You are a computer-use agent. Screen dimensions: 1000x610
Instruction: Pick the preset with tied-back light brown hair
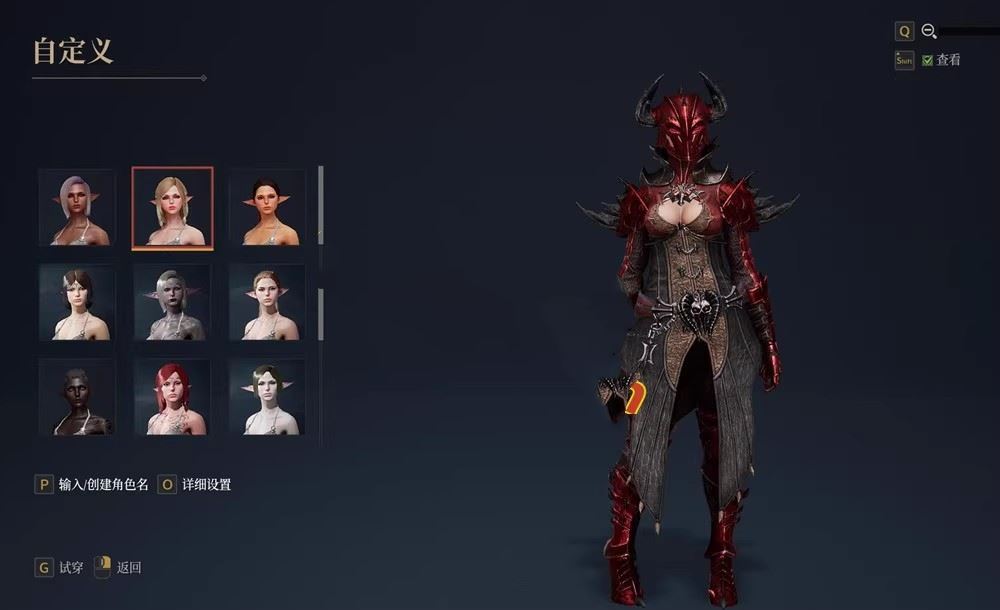point(267,303)
